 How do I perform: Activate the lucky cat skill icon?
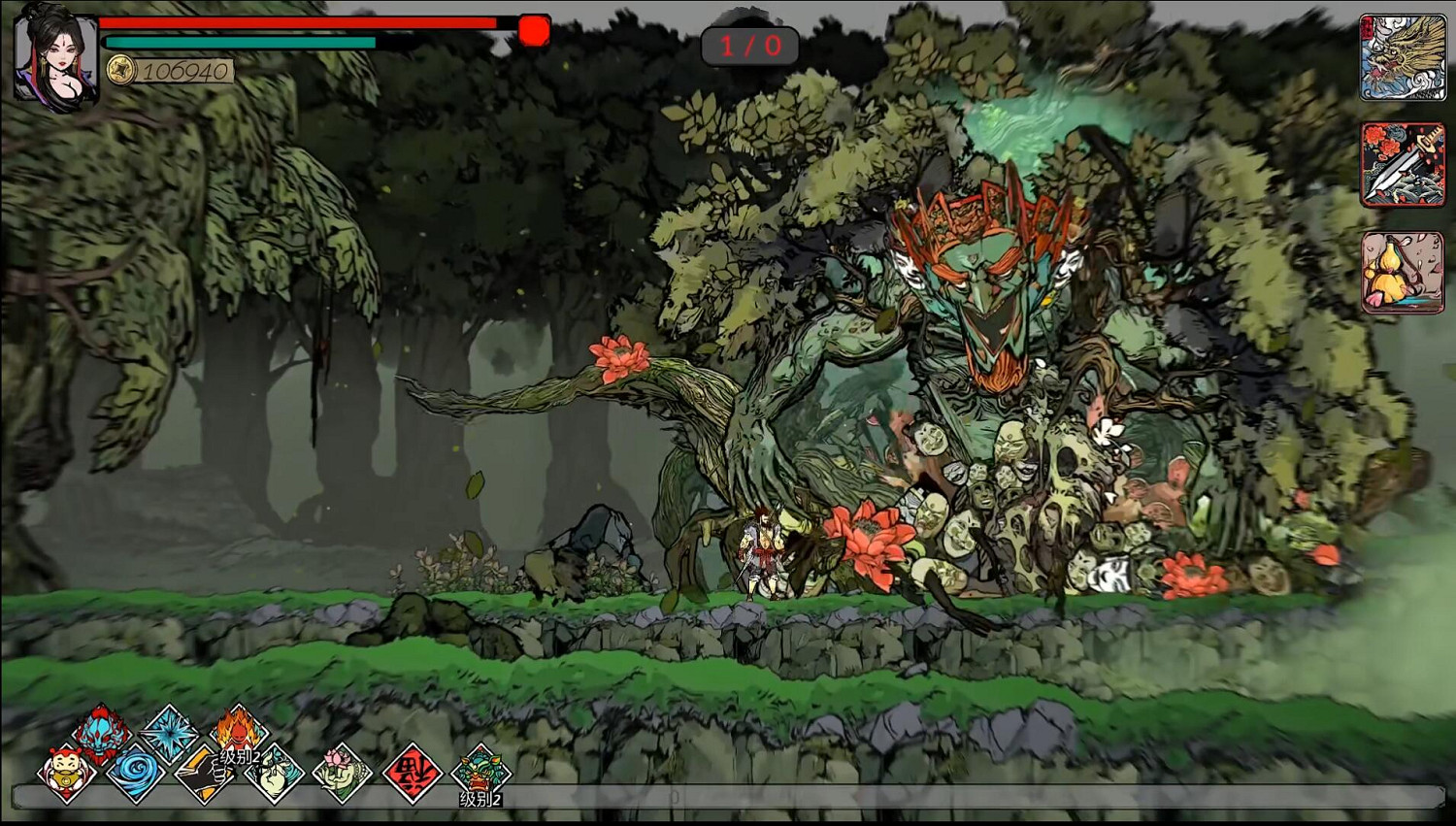click(x=67, y=774)
